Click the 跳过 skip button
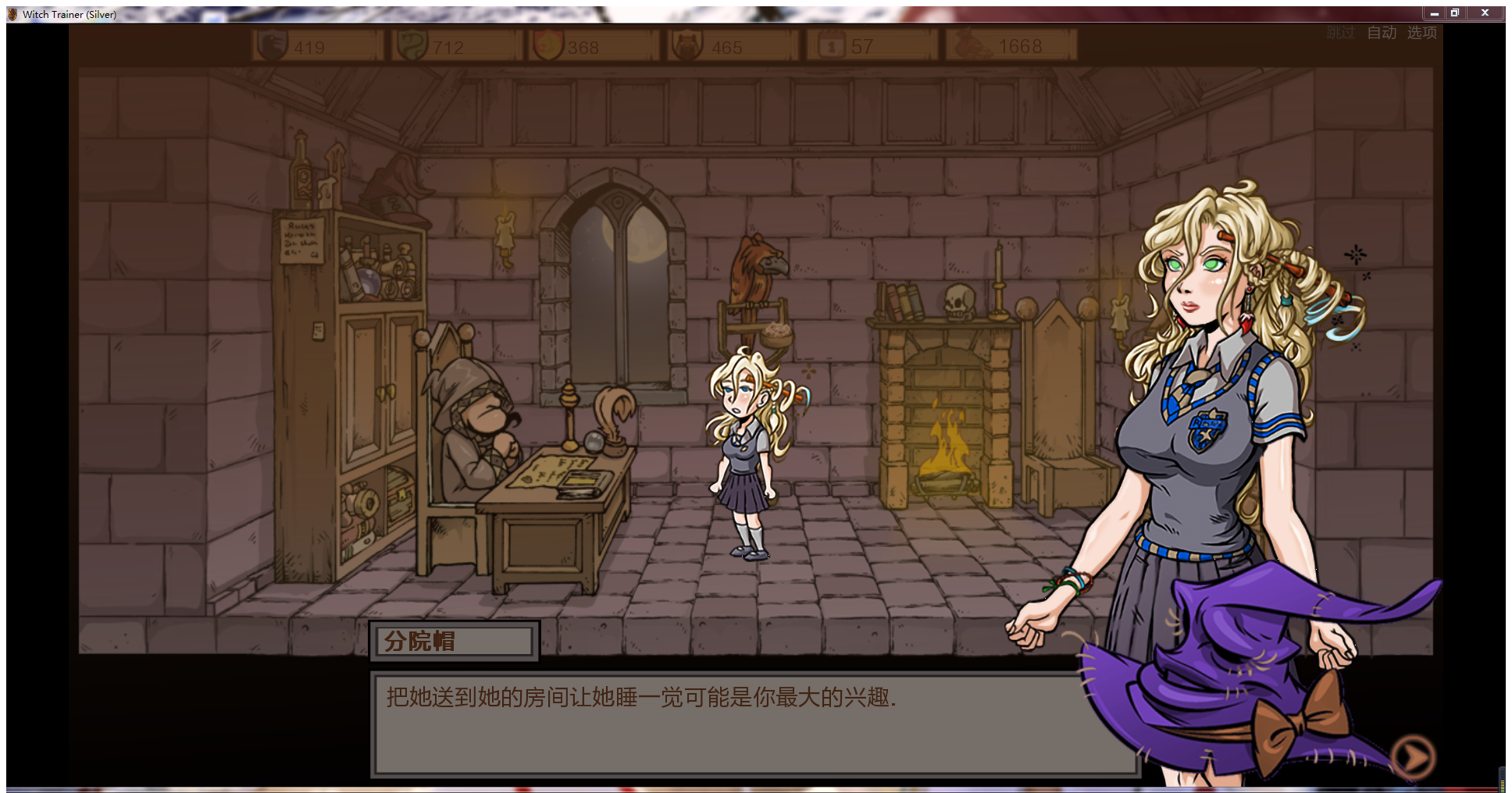The height and width of the screenshot is (793, 1512). [x=1340, y=33]
